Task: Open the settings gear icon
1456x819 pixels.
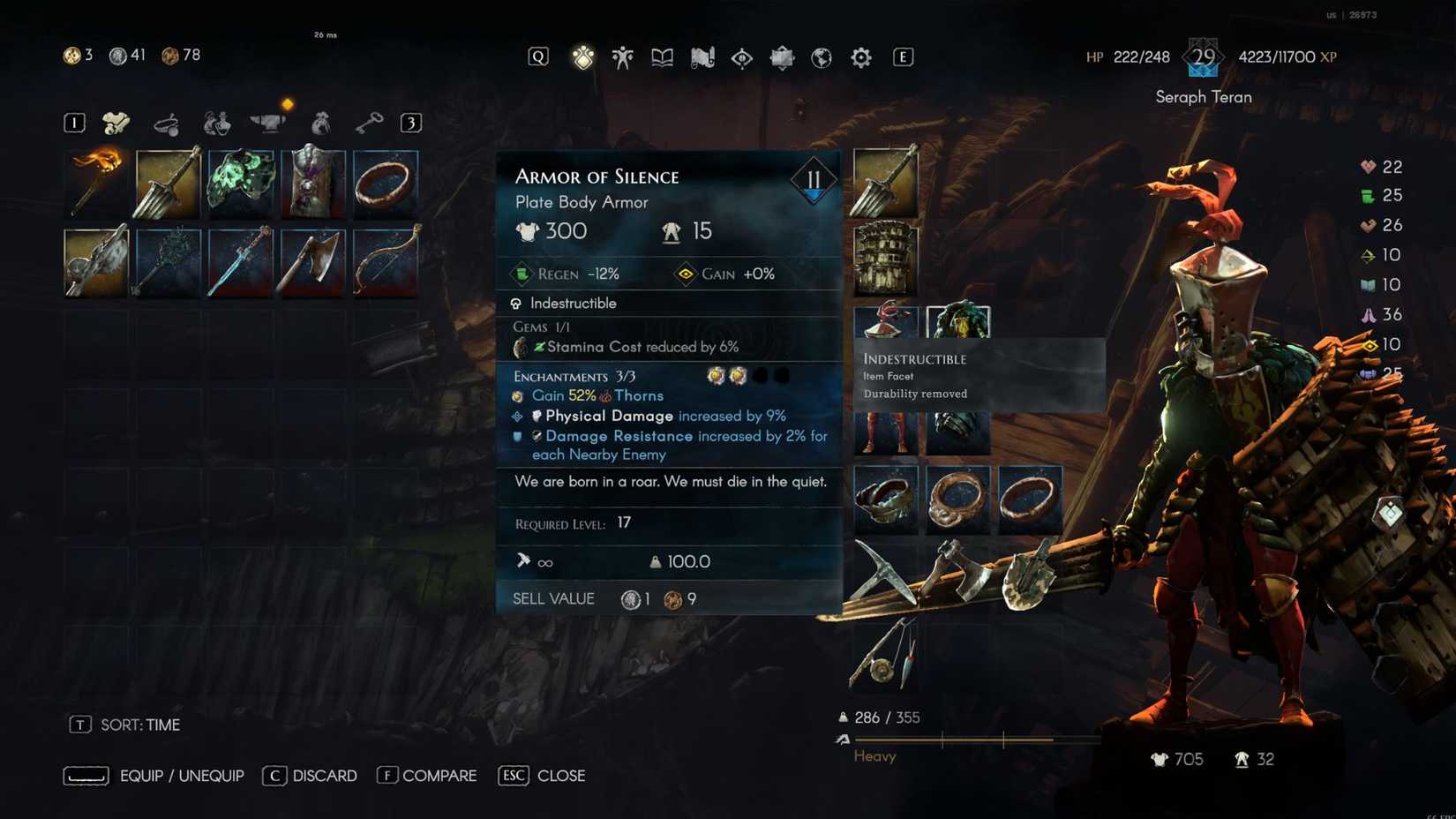Action: click(859, 56)
